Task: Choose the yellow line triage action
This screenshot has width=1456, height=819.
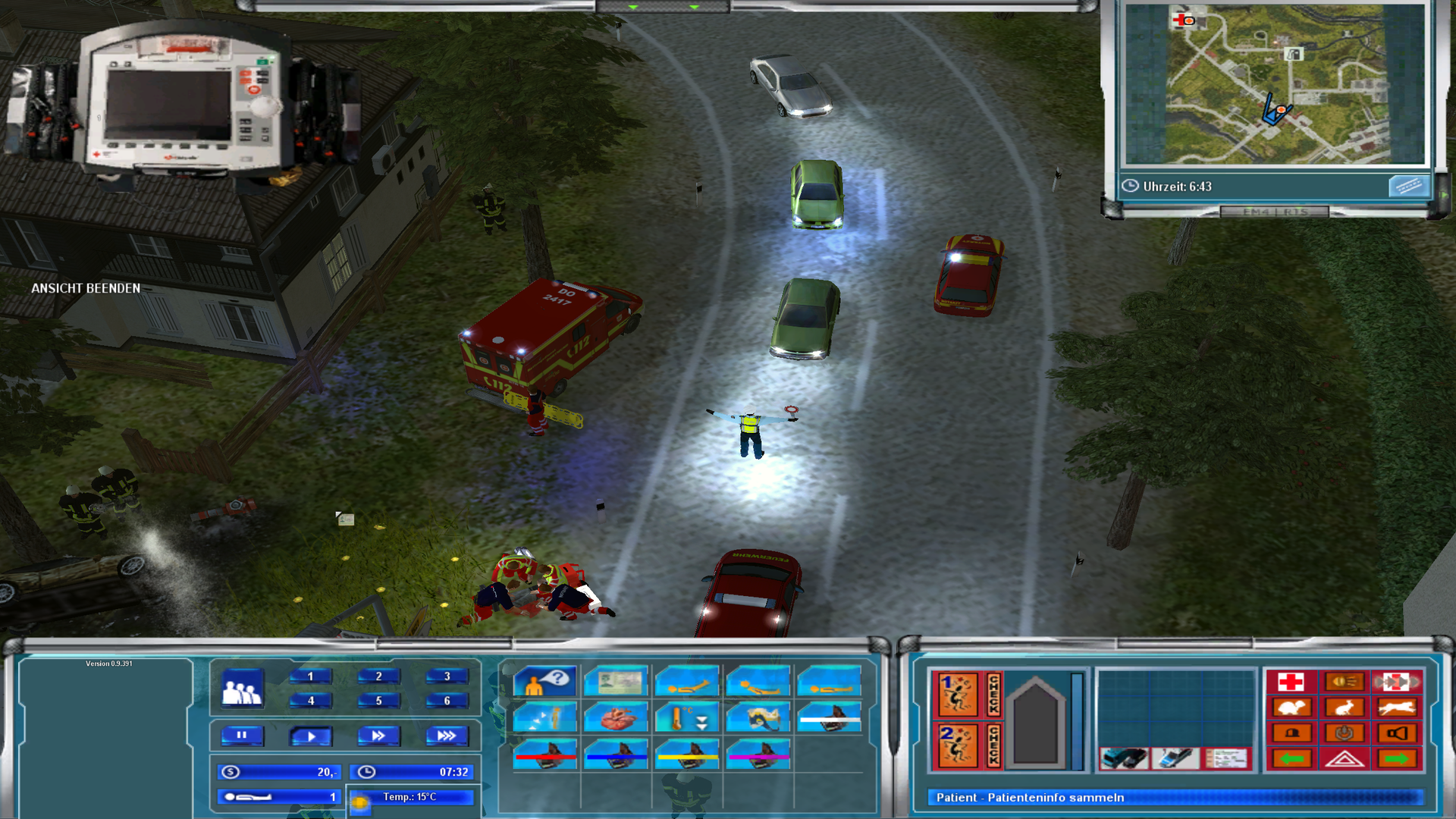Action: [687, 755]
